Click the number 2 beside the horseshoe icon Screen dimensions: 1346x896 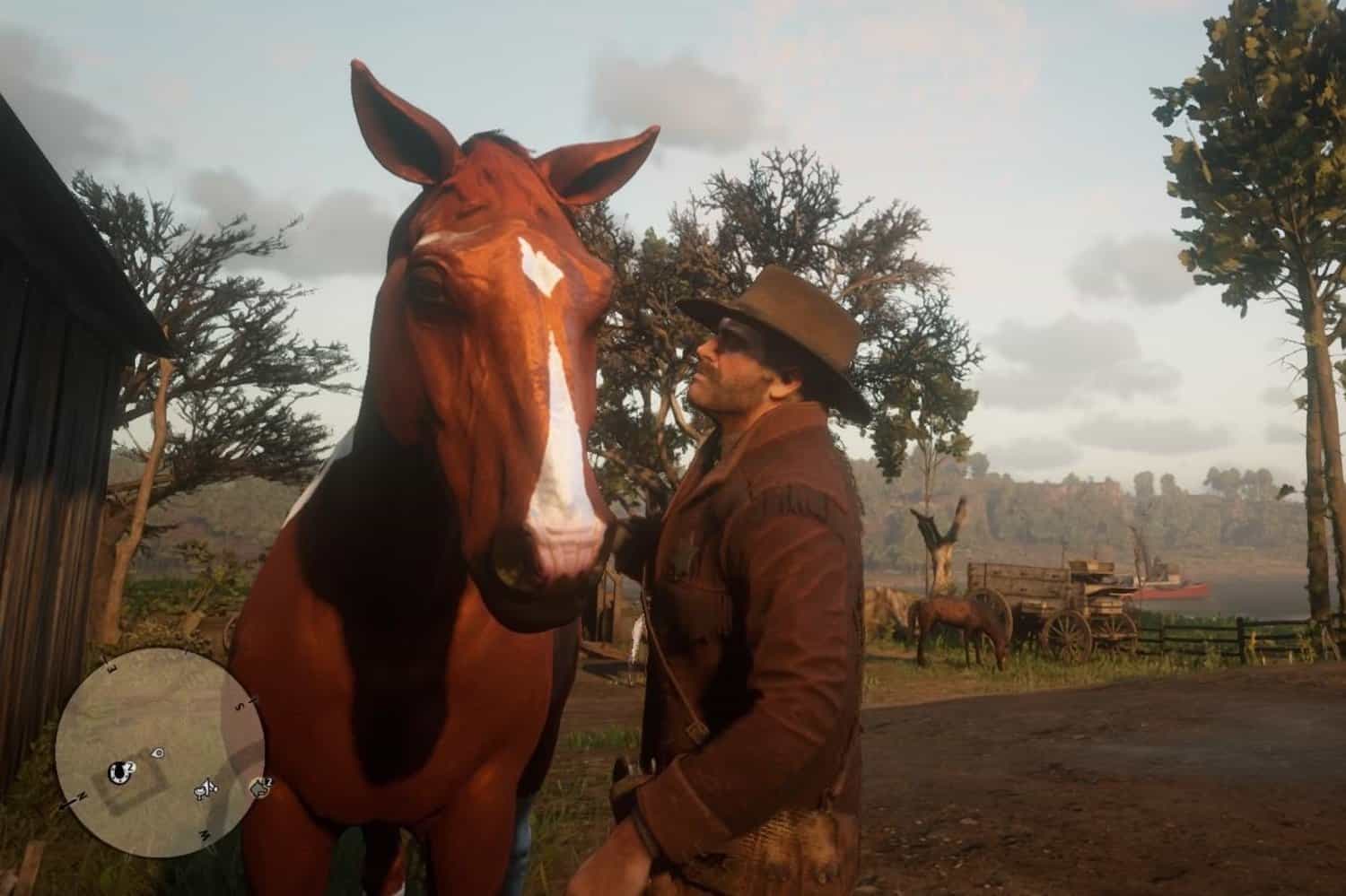[129, 767]
